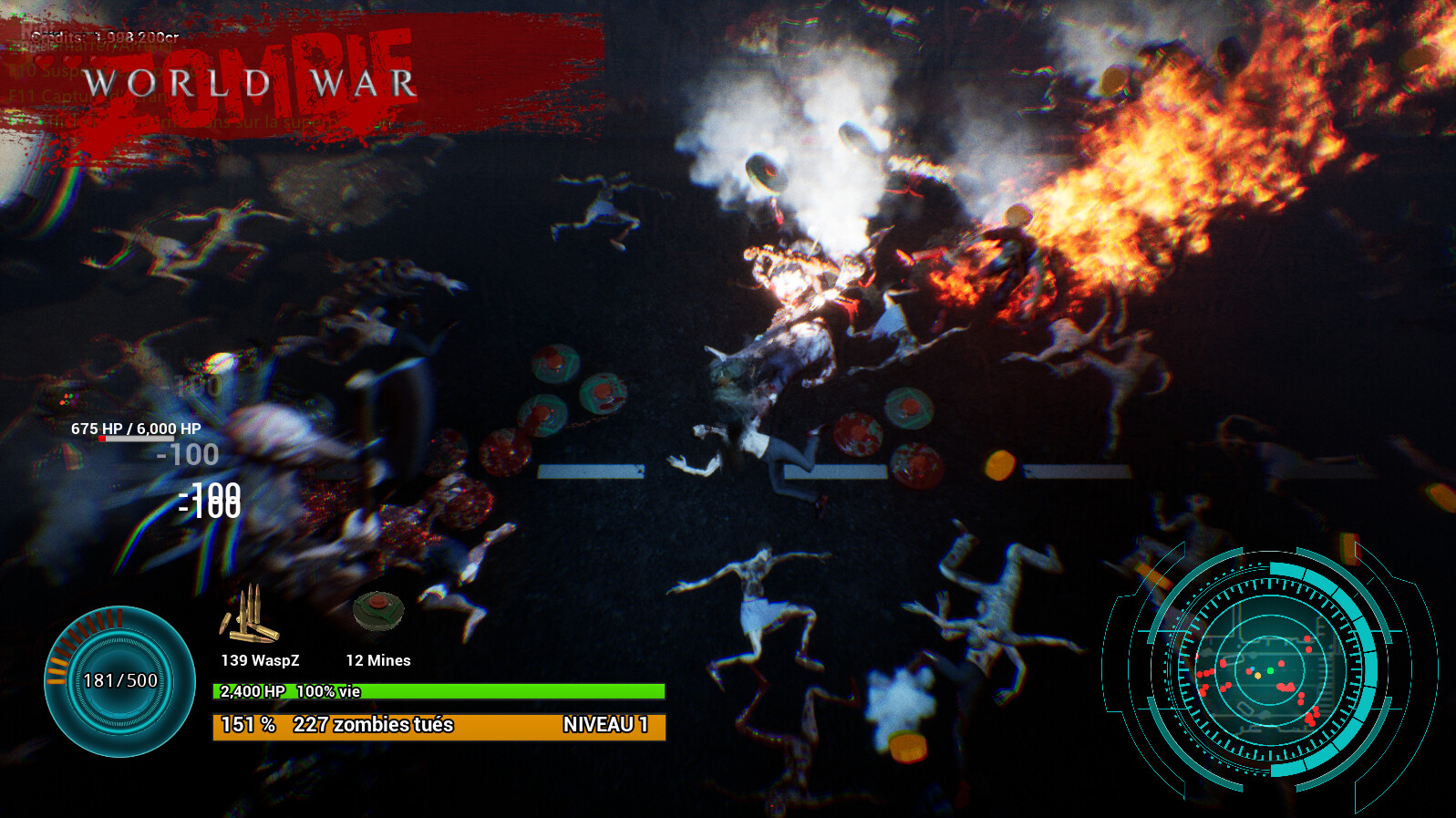Viewport: 1456px width, 818px height.
Task: Click the circular radar minimap
Action: (1269, 670)
